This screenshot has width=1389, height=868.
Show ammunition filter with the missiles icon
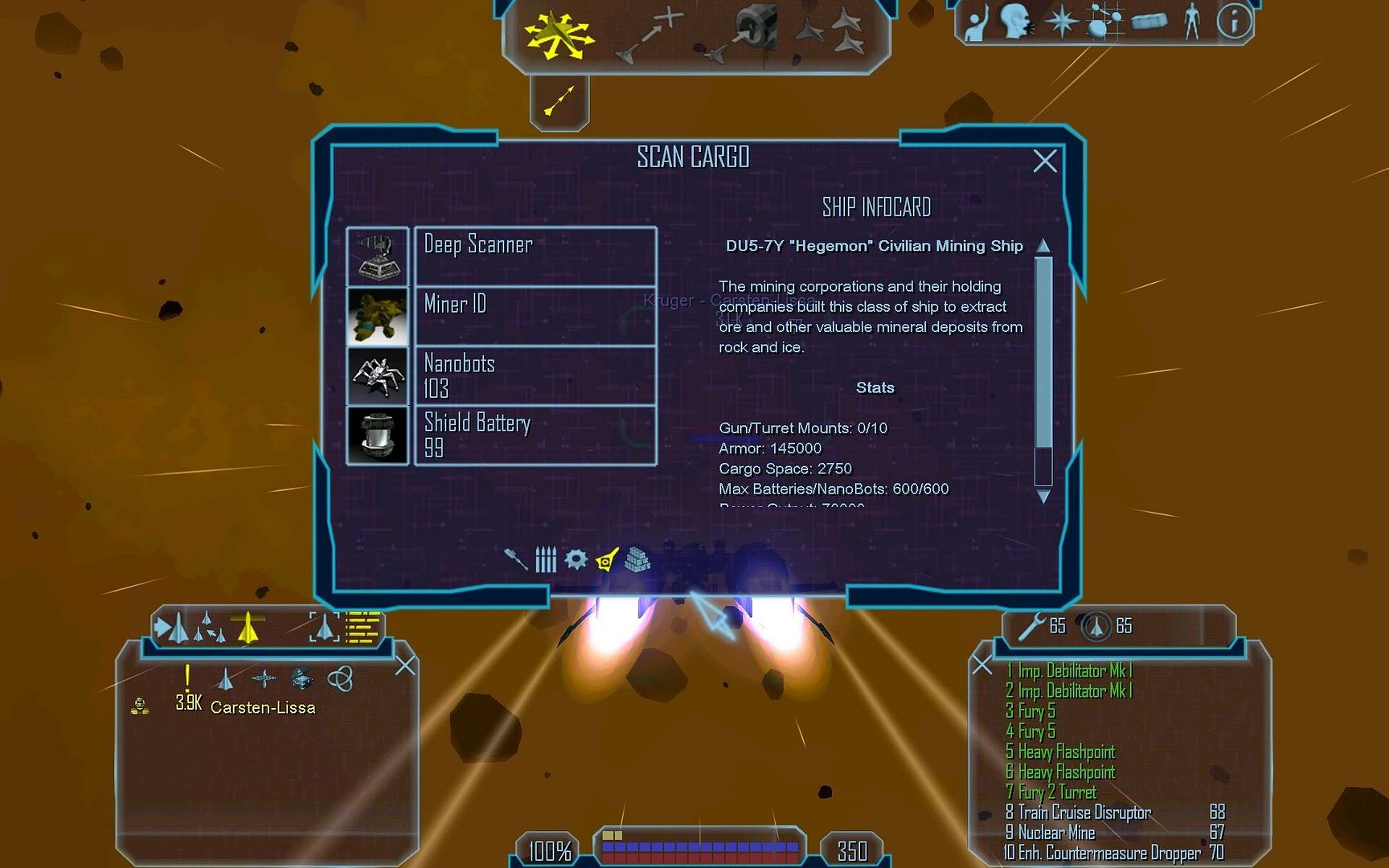pyautogui.click(x=546, y=559)
